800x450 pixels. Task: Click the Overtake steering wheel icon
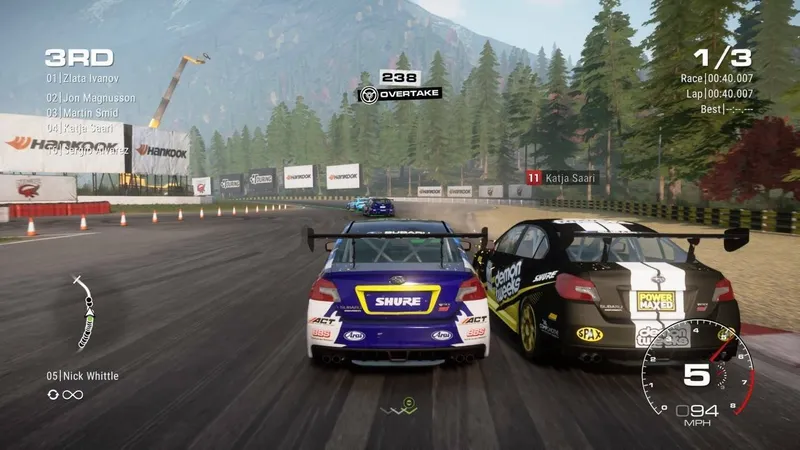tap(368, 95)
